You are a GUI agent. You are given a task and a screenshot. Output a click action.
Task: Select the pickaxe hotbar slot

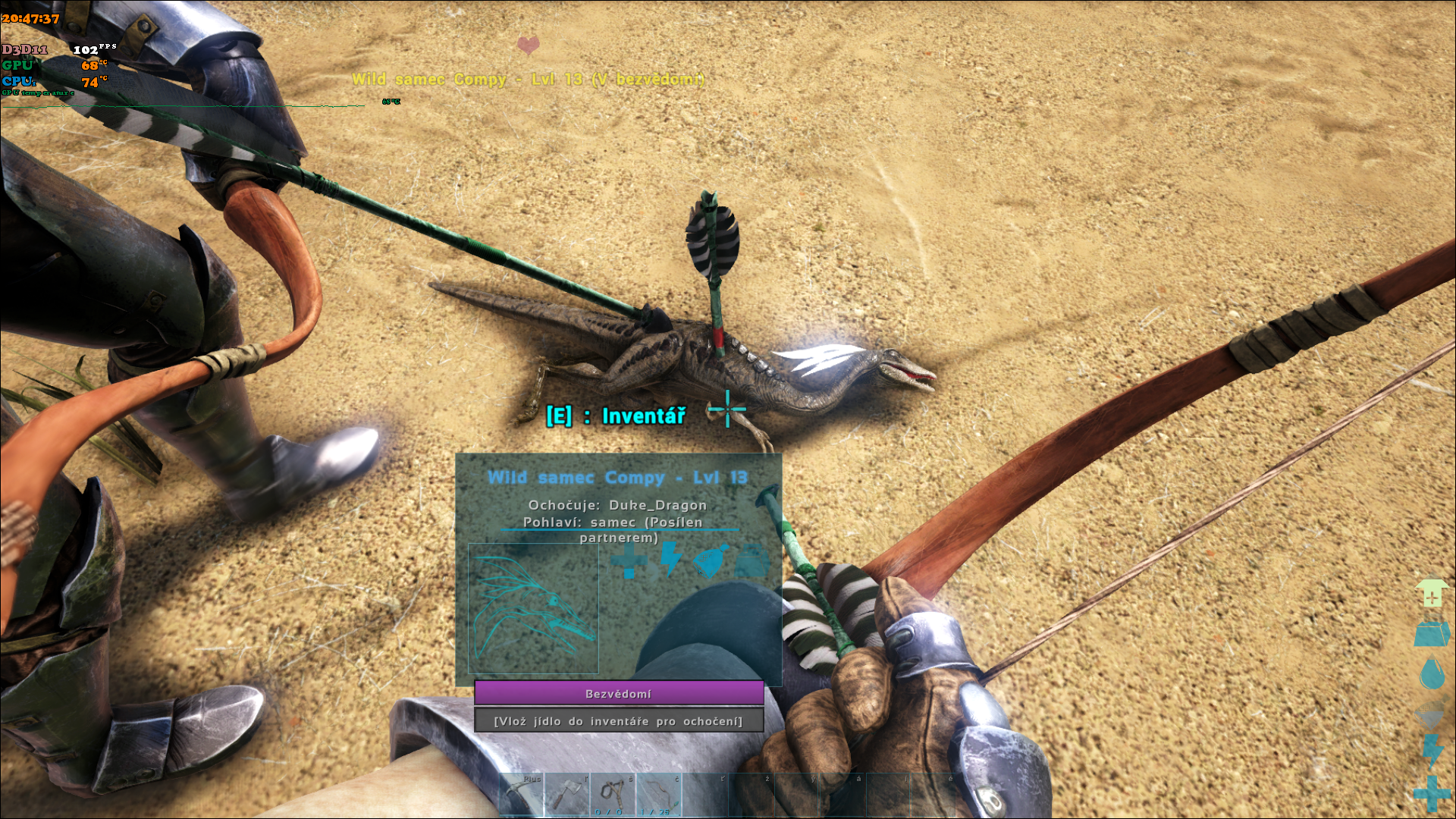coord(522,795)
